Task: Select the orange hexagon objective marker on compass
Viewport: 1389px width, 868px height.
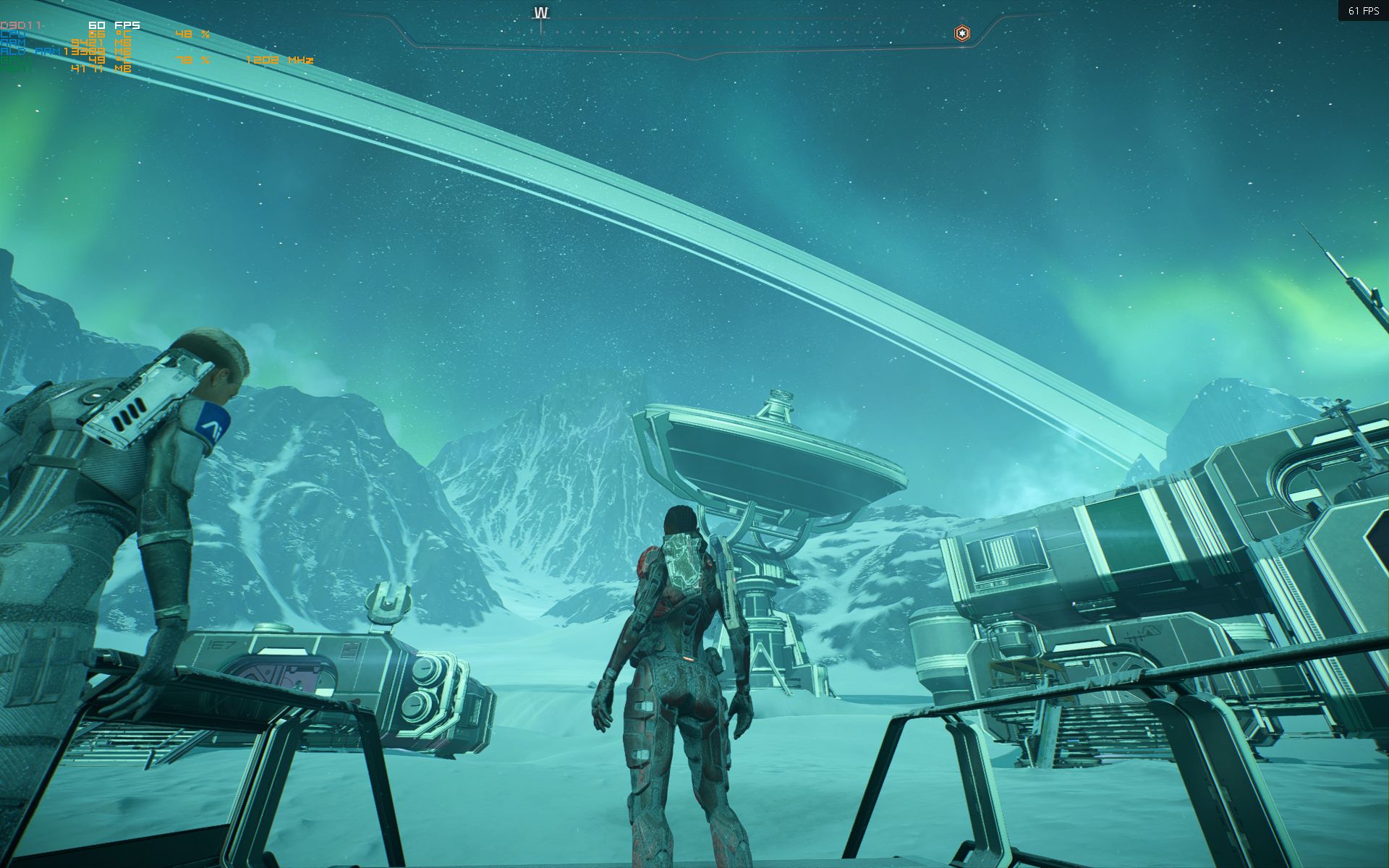Action: pyautogui.click(x=961, y=33)
